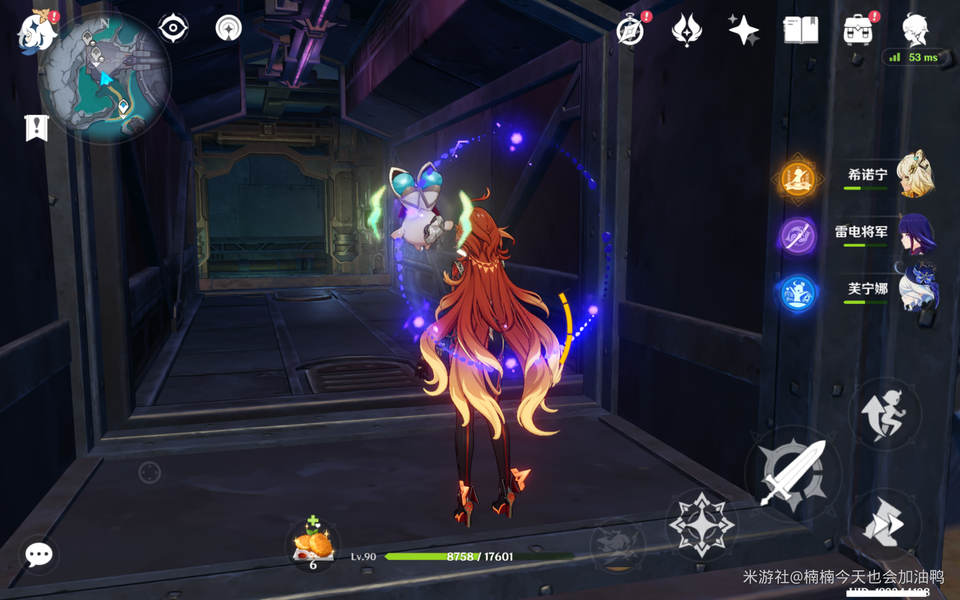Open the circular minimap
This screenshot has height=600, width=960.
click(105, 77)
